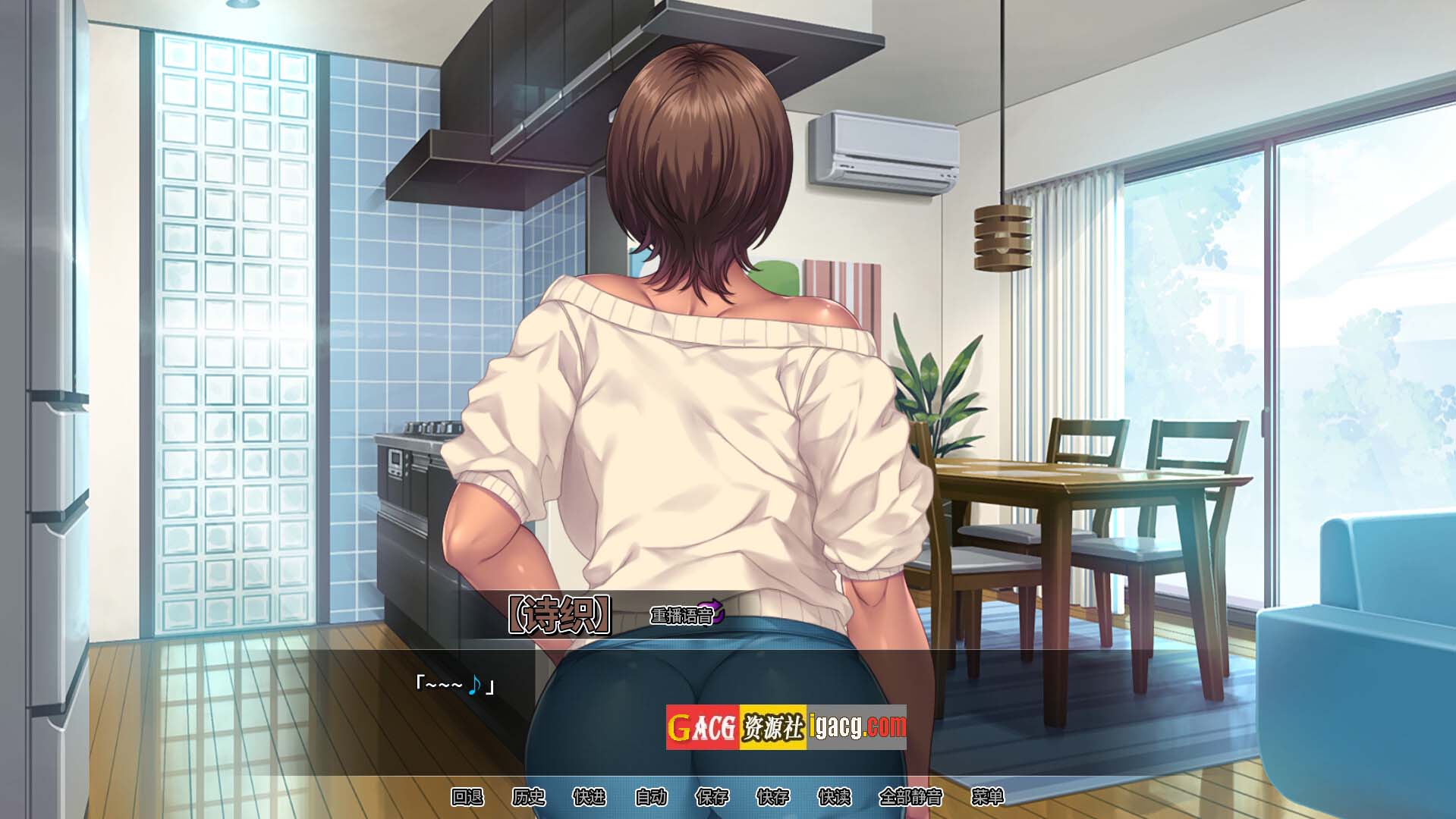Open the 历史 (history) log
Screen dimensions: 1456x819
pyautogui.click(x=528, y=797)
